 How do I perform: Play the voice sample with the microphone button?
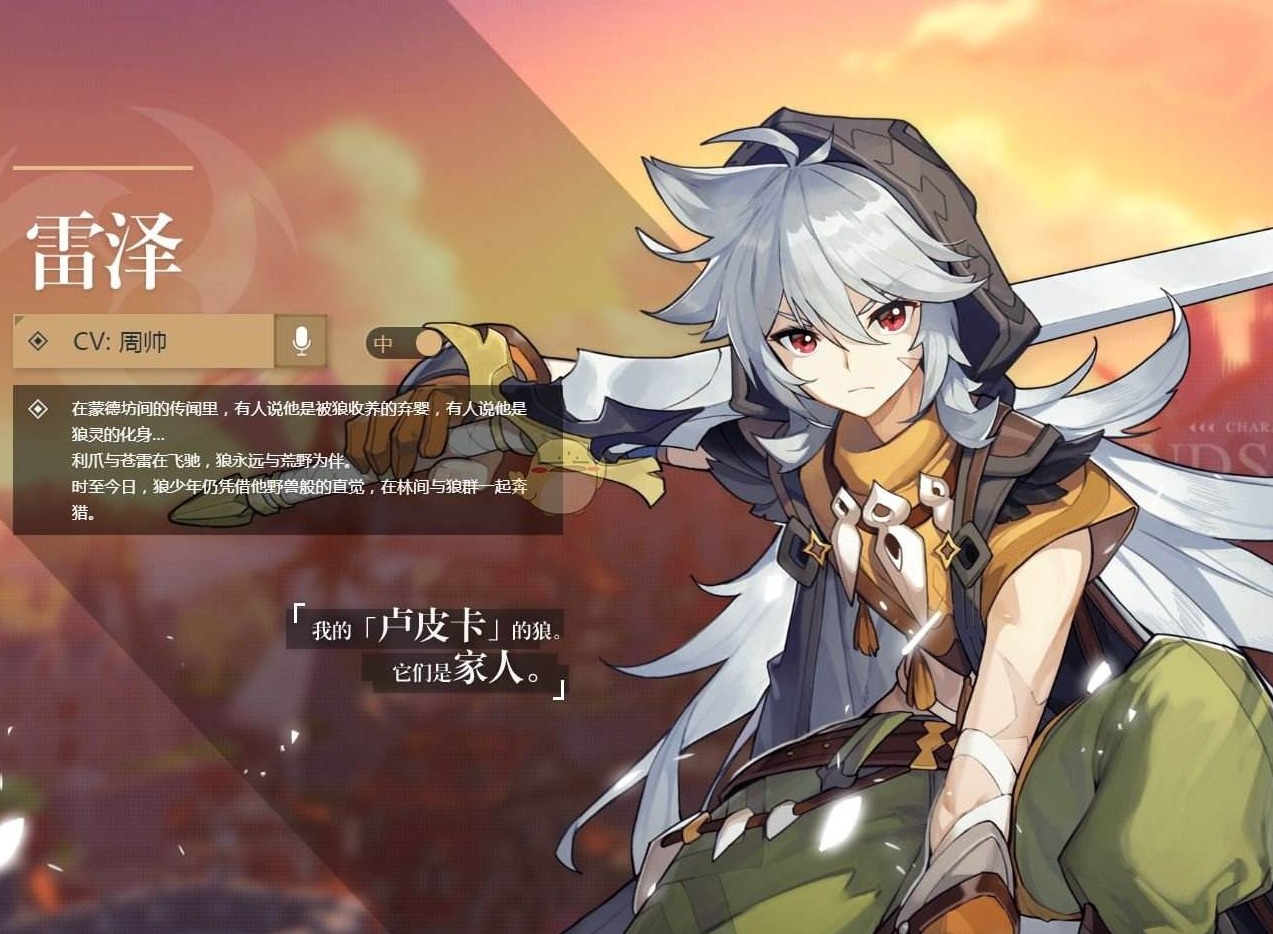301,341
